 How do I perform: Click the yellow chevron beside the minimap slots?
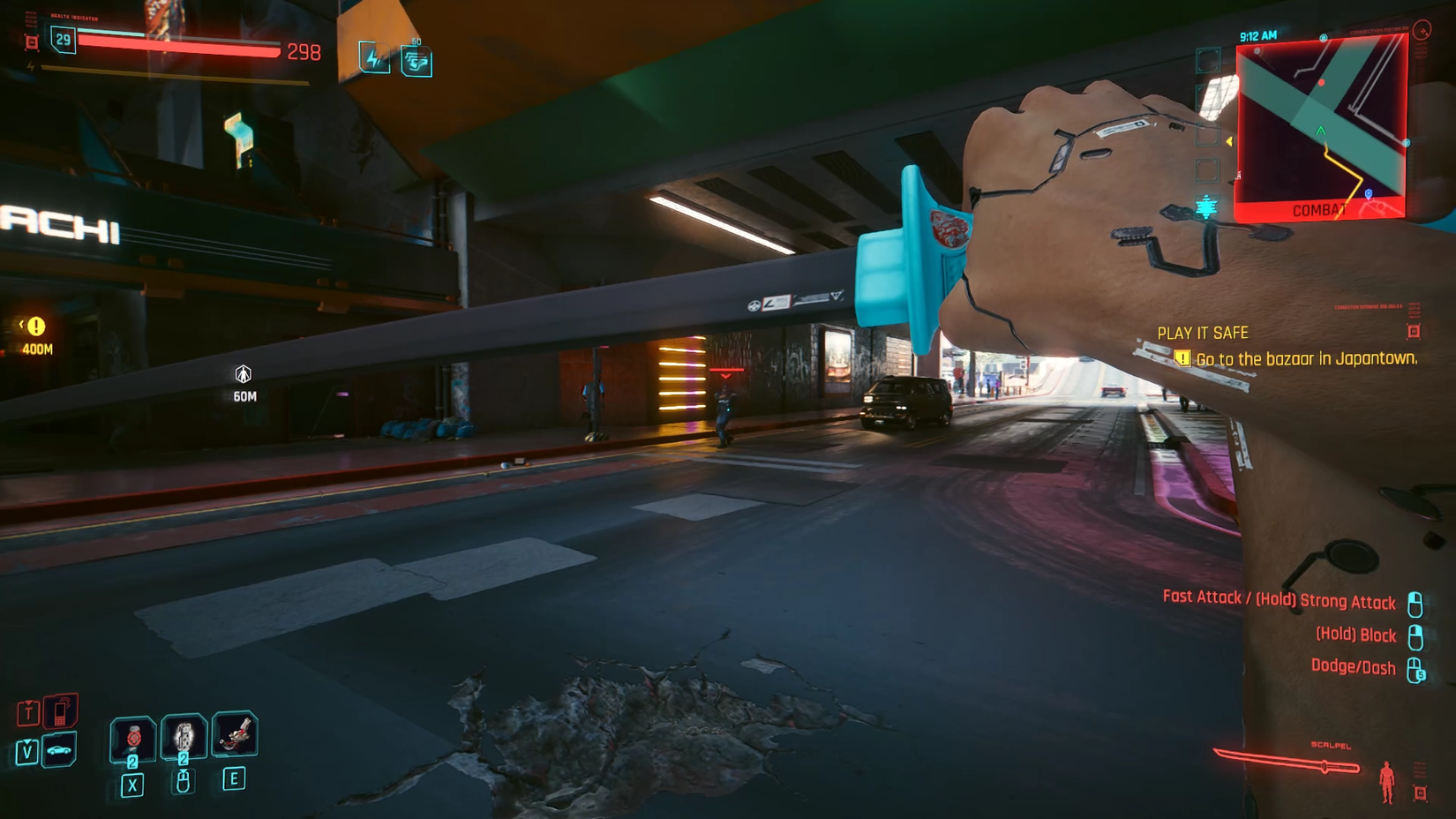tap(1228, 141)
